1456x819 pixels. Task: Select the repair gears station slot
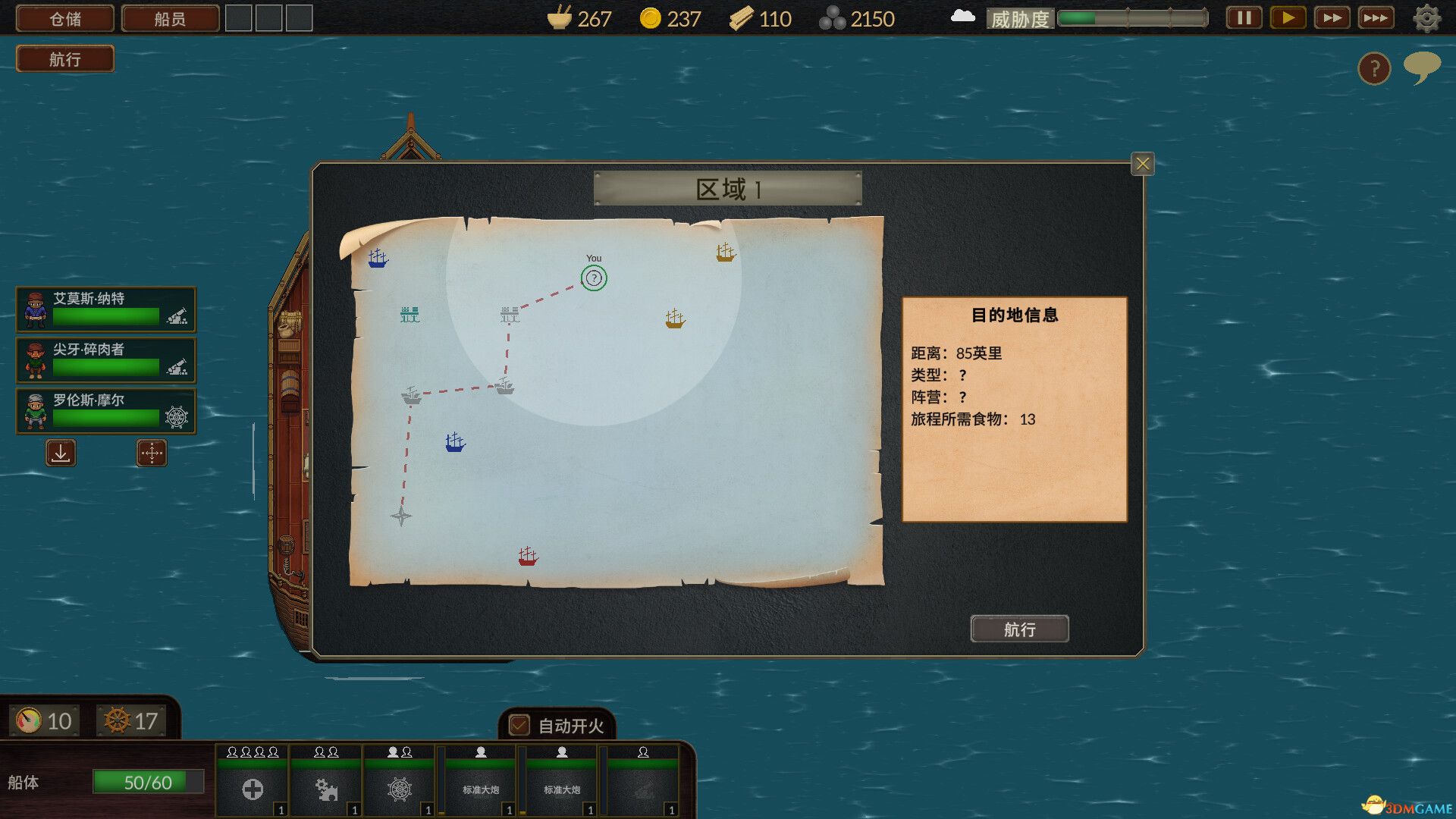pos(326,789)
